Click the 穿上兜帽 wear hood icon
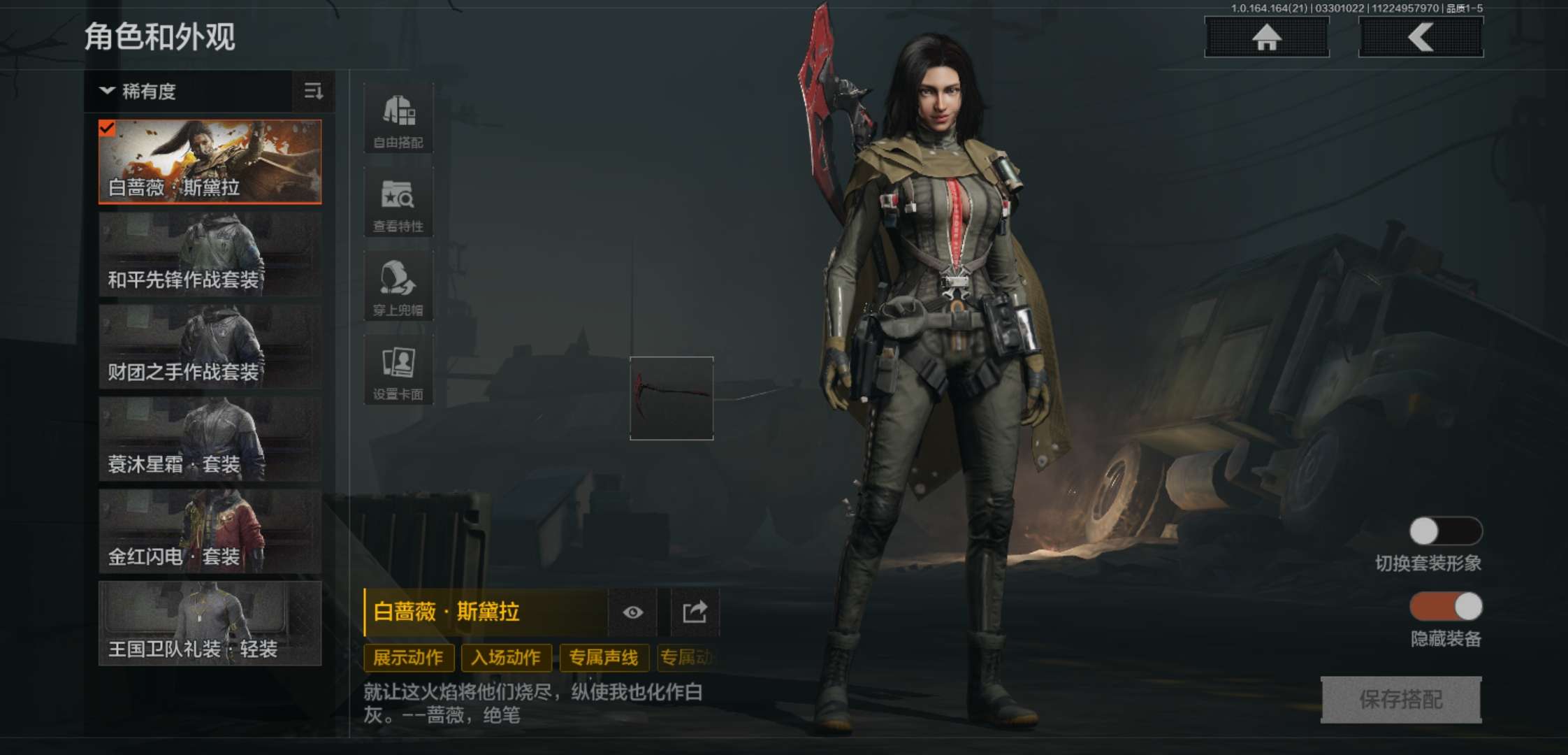 tap(398, 285)
